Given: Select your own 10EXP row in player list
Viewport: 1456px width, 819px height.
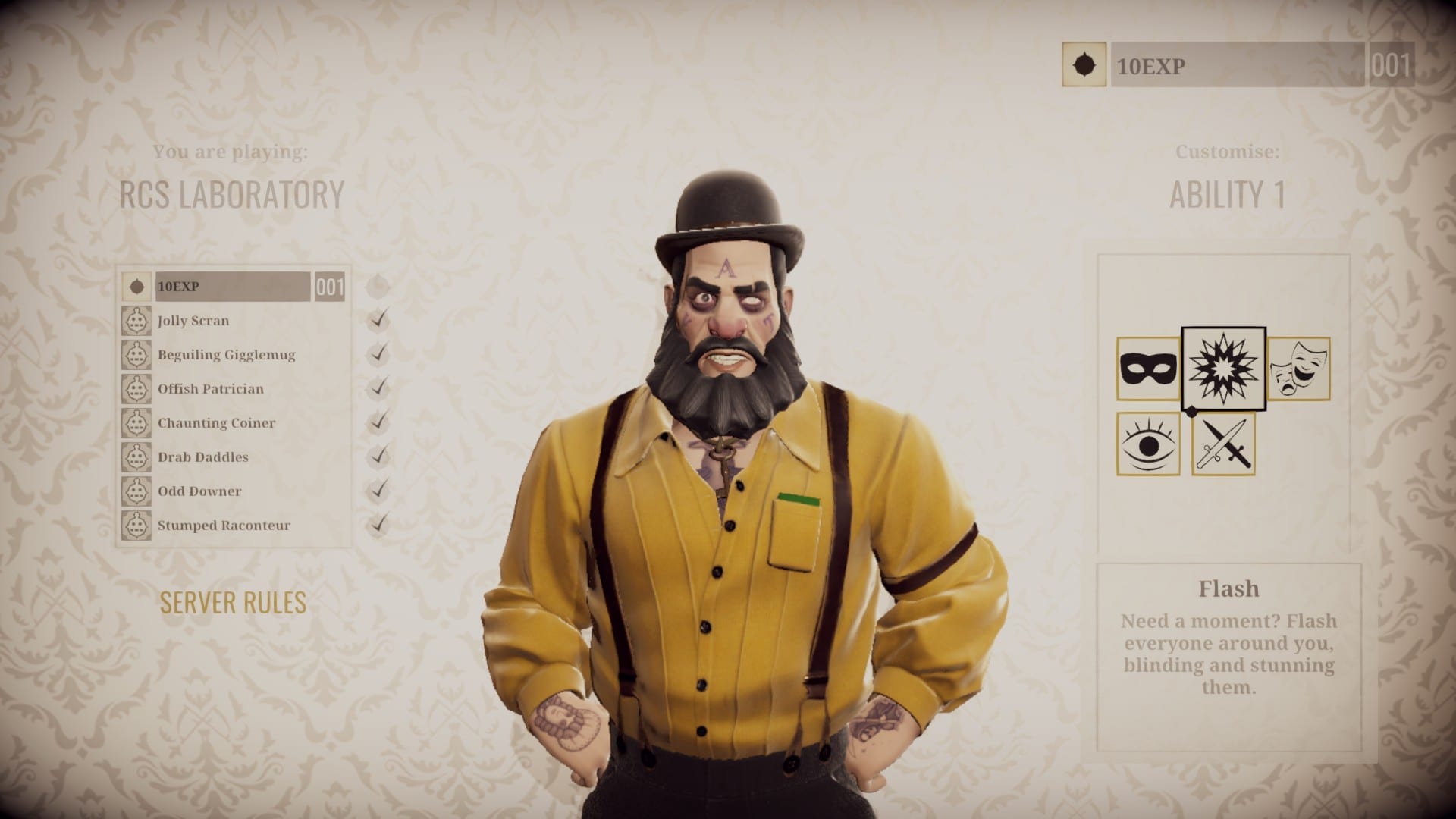Looking at the screenshot, I should tap(232, 287).
